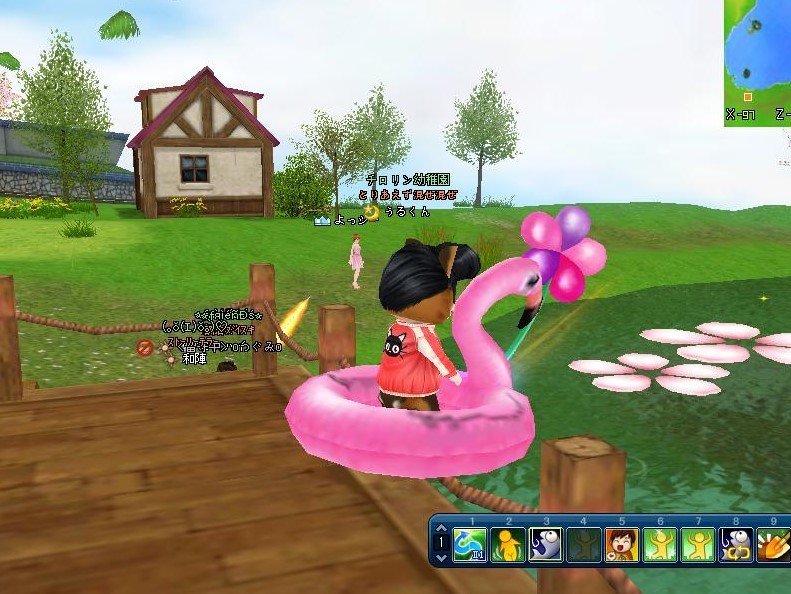Activate the blue curved arrow skill
This screenshot has width=791, height=594.
point(469,545)
